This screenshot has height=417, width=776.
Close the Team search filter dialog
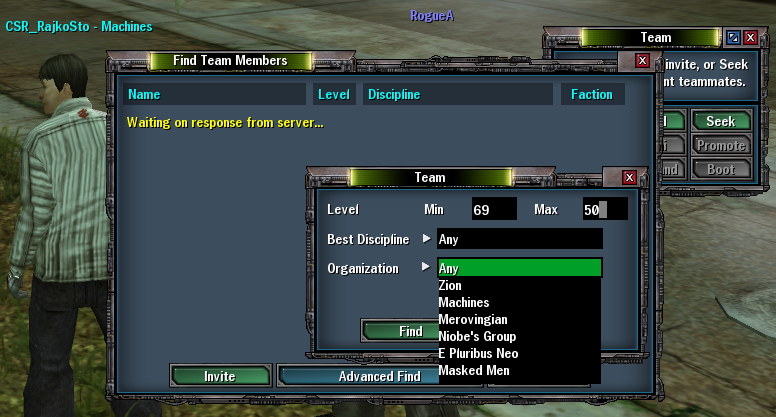point(629,178)
